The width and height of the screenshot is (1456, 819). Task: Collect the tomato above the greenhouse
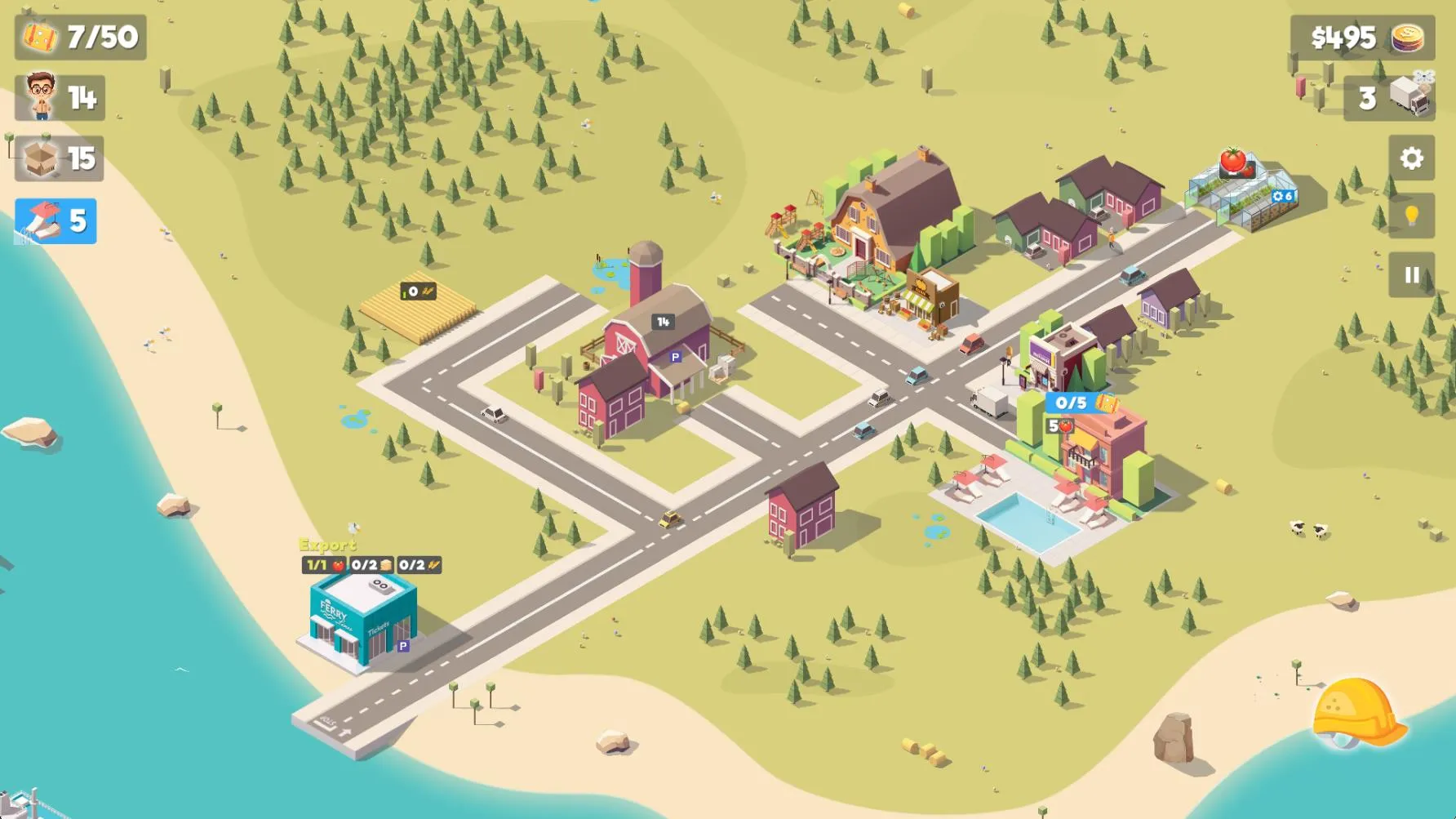(1233, 160)
